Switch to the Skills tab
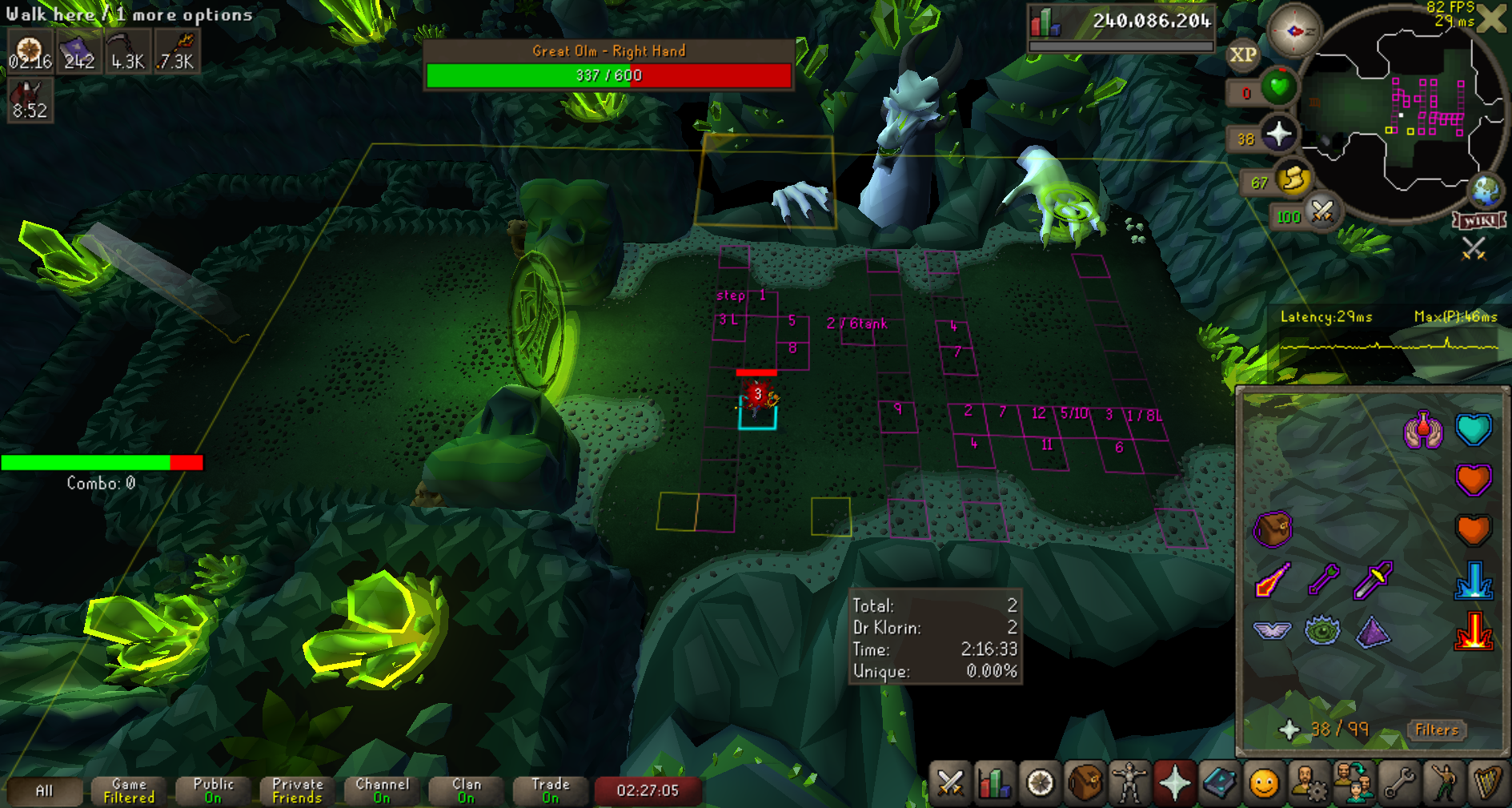1512x808 pixels. point(994,782)
